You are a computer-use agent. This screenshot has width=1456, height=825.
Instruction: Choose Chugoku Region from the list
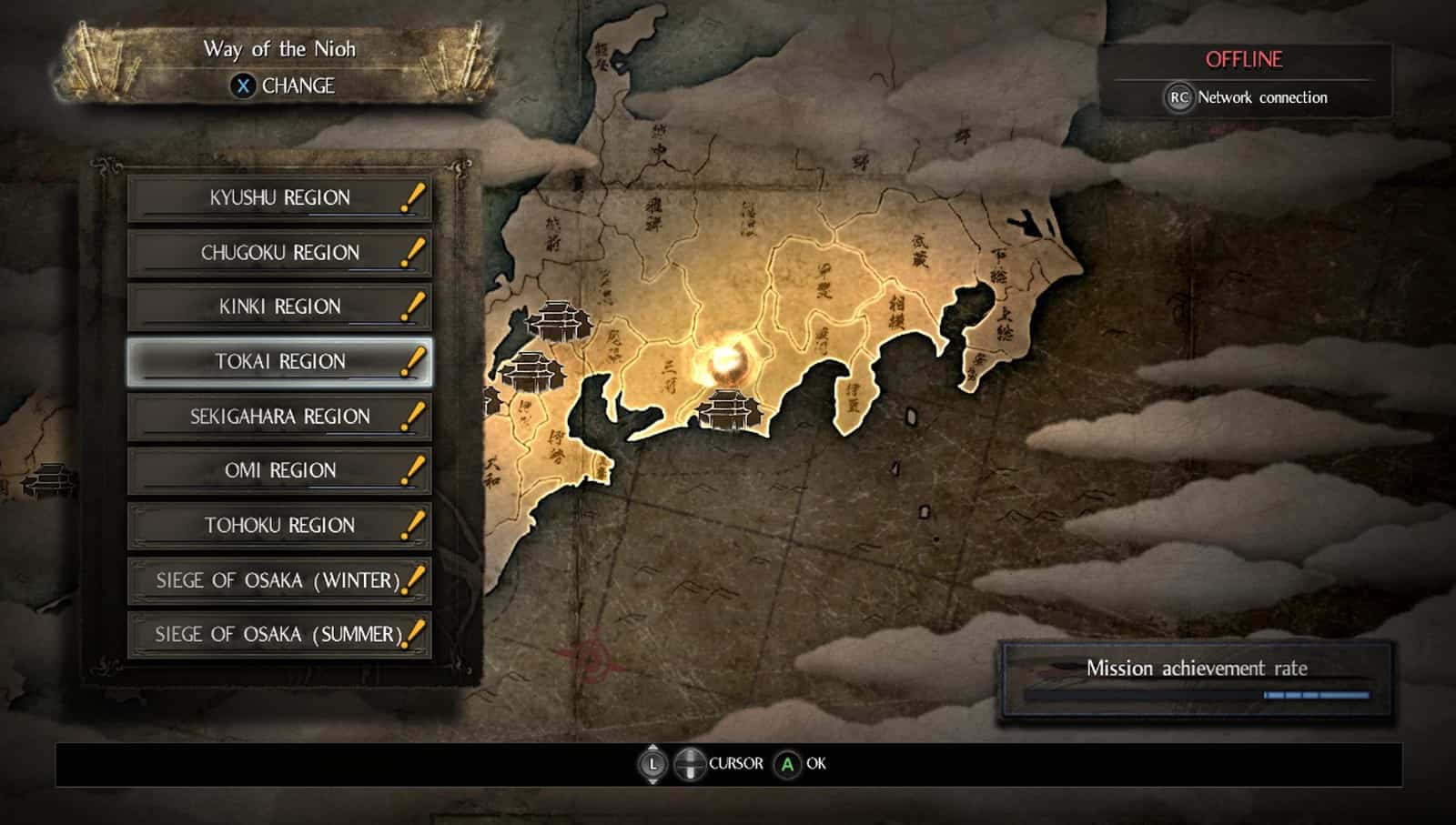(279, 253)
